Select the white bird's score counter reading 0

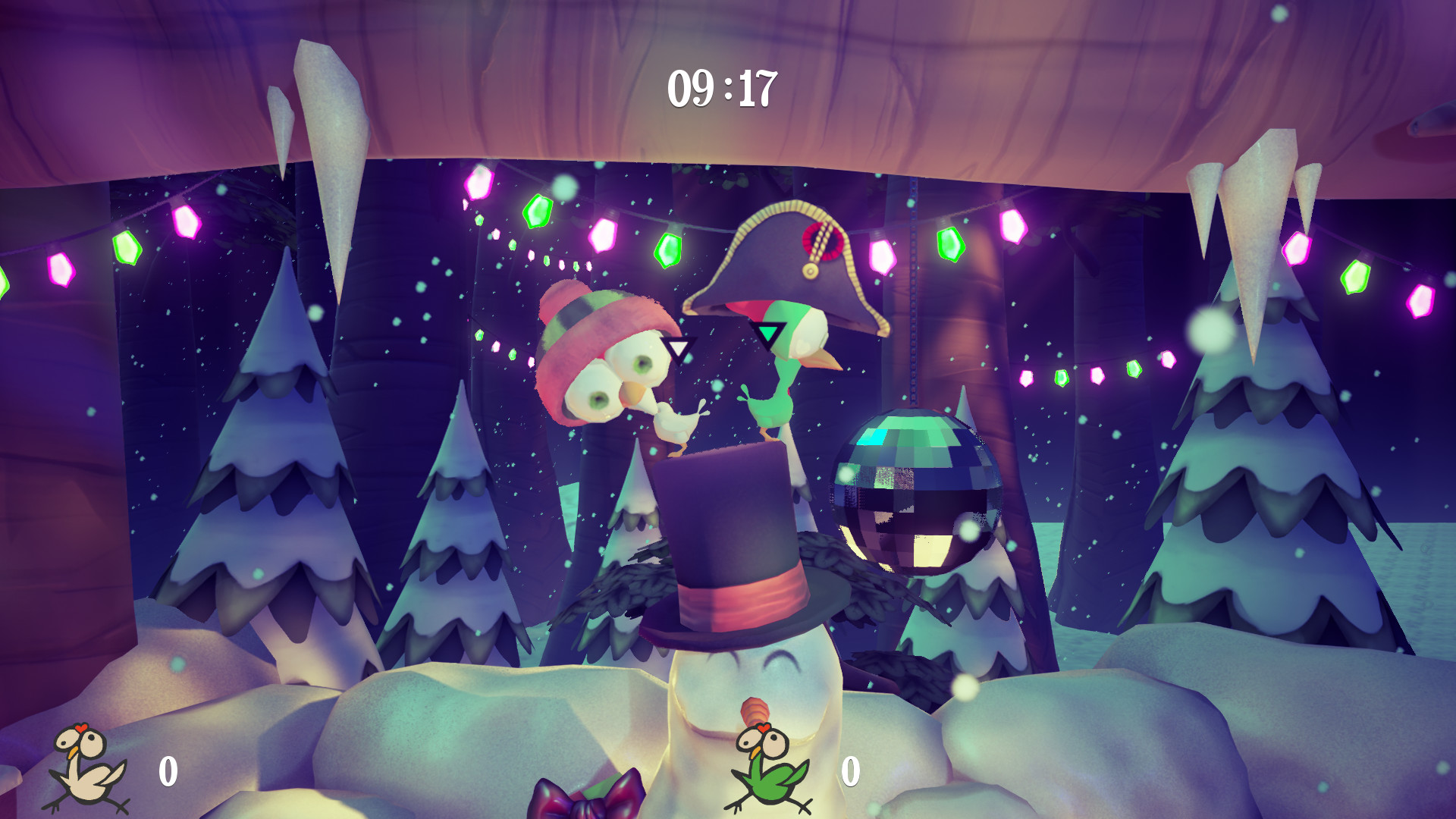[x=168, y=771]
